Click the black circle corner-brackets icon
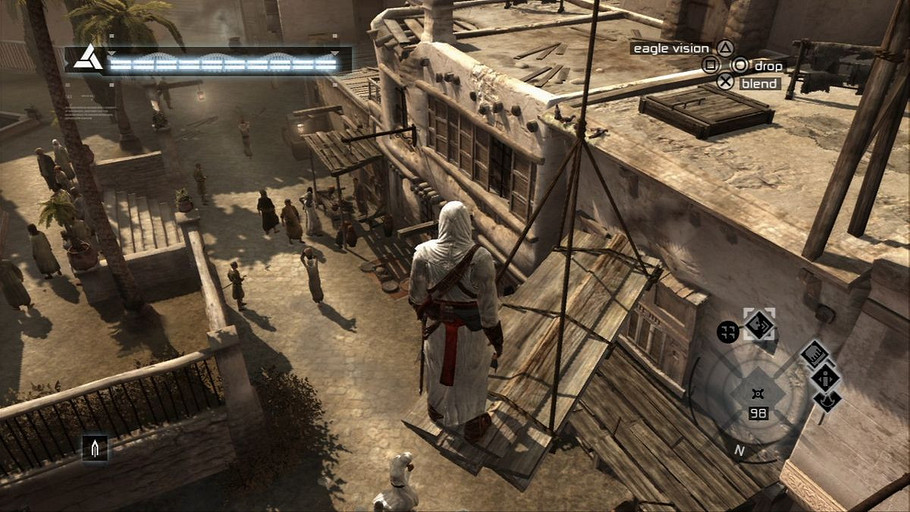 pos(728,332)
